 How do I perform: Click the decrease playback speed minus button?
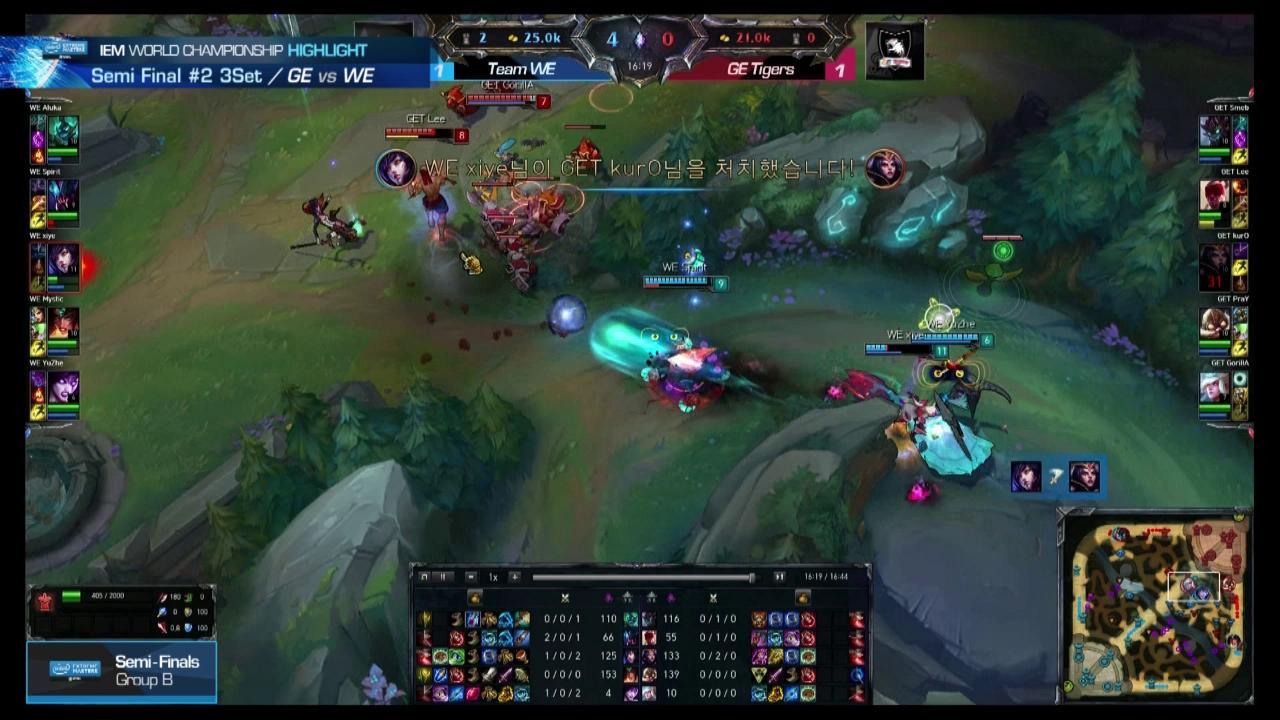(471, 578)
